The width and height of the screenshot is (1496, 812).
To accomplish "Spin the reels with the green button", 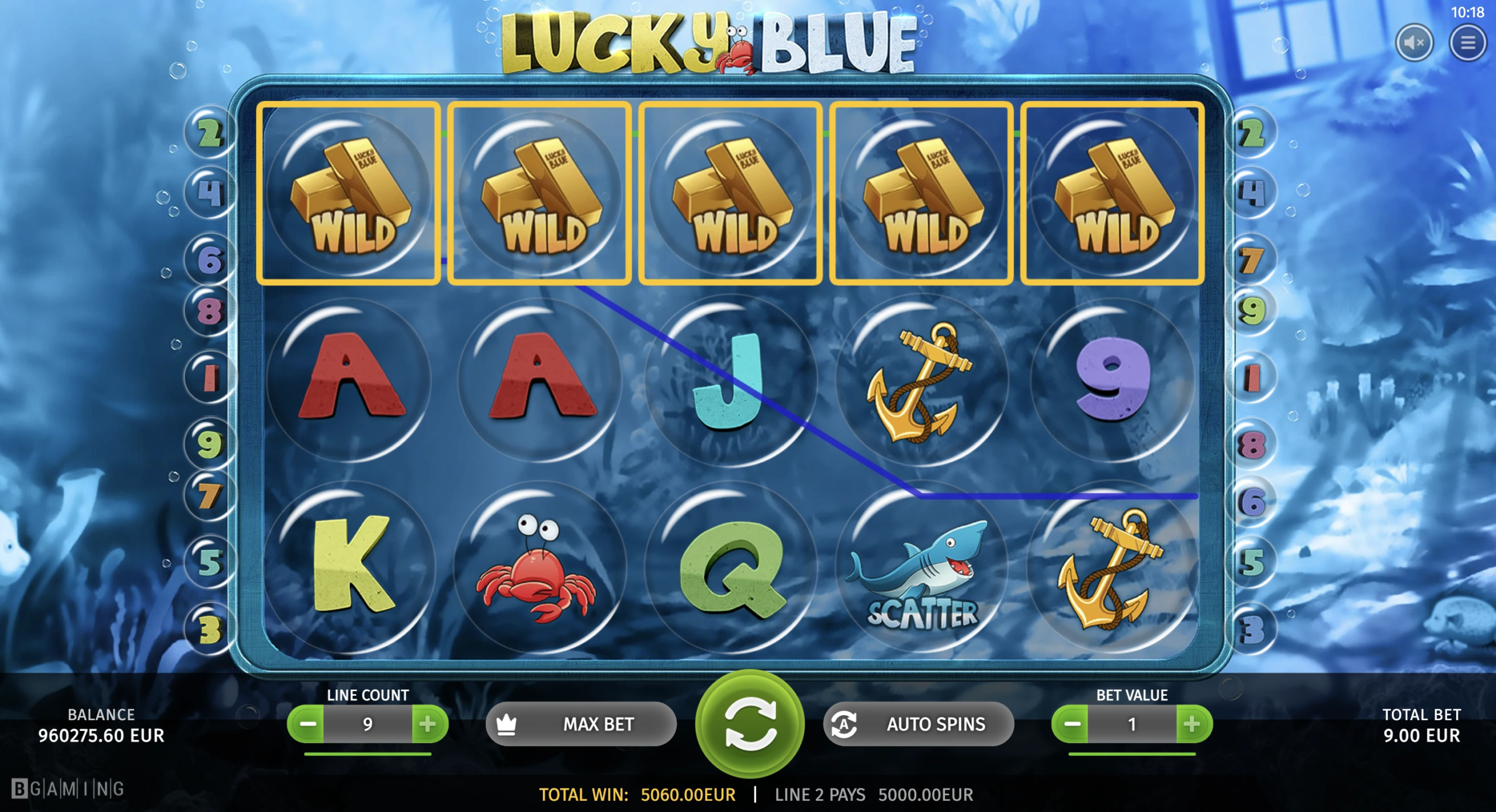I will (x=750, y=723).
